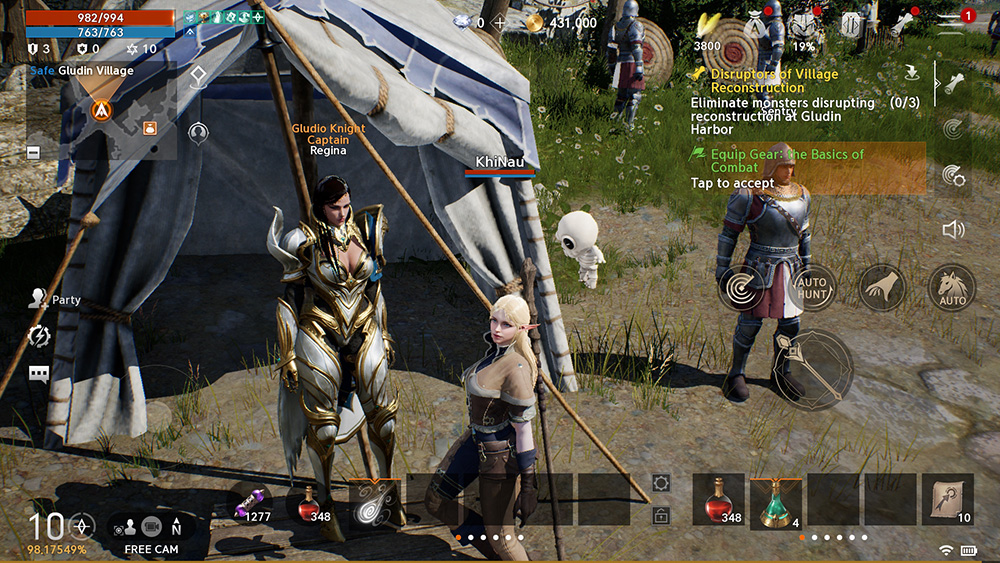
Task: Open the bag inventory icon showing 19%
Action: point(802,25)
